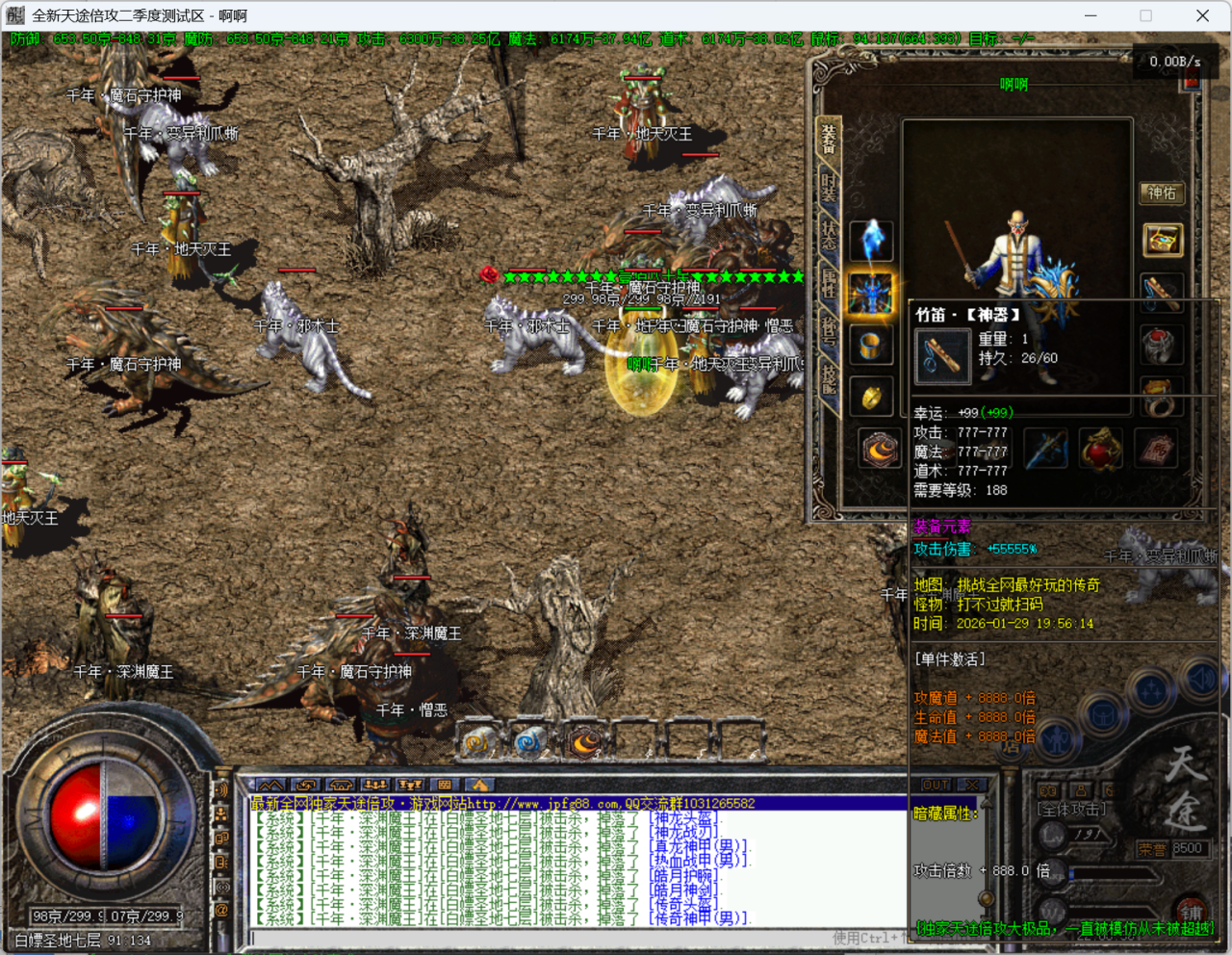Select the blue spirit flame equipment slot
This screenshot has height=955, width=1232.
pyautogui.click(x=871, y=240)
